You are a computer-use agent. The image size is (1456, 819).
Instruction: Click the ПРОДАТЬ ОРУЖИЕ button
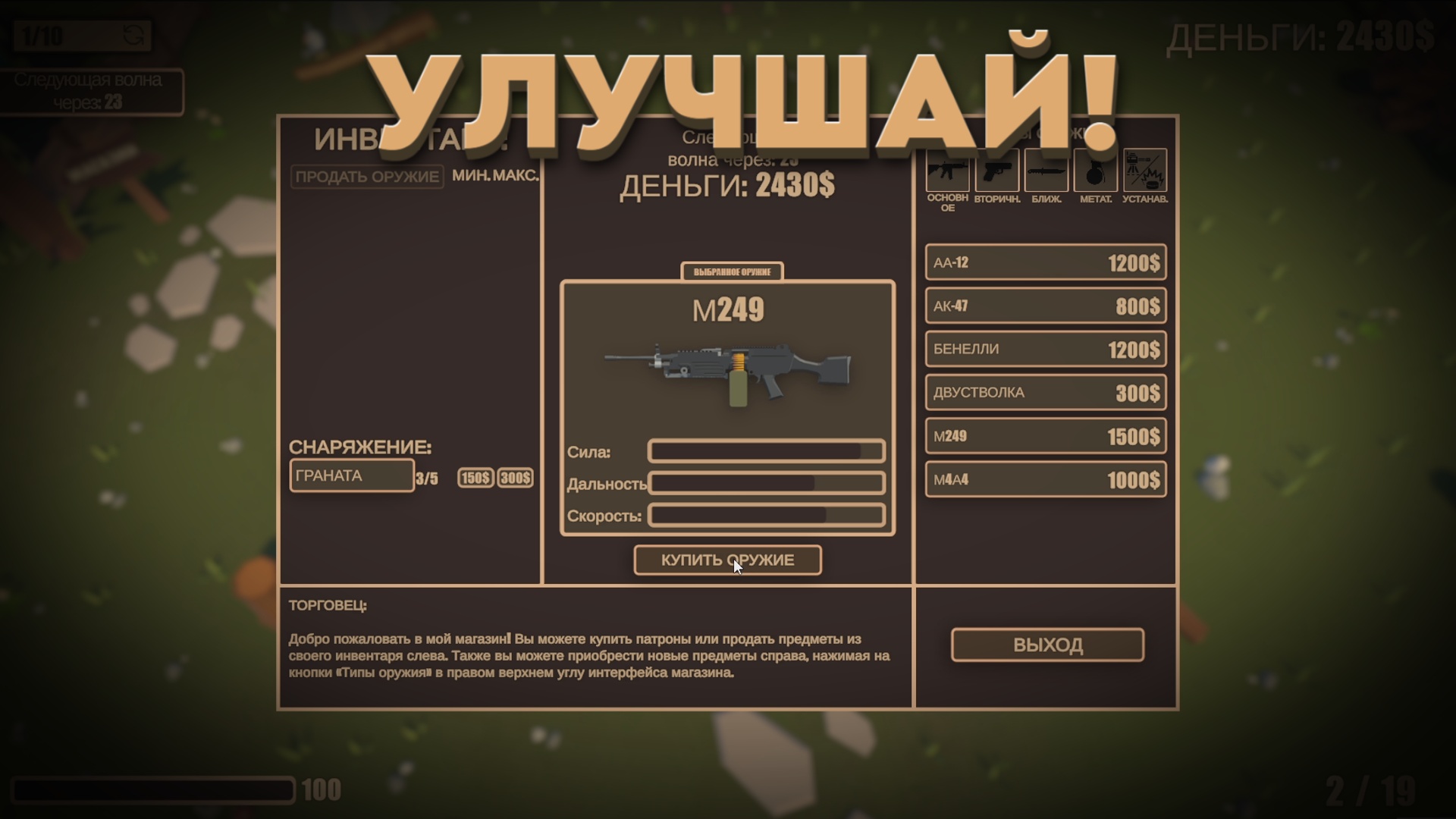point(367,177)
